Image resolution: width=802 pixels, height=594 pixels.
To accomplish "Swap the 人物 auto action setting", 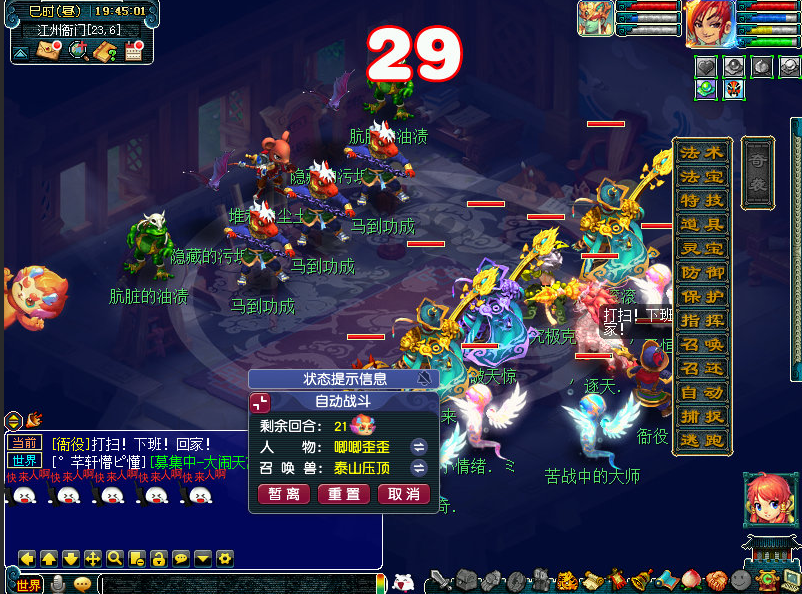I will tap(419, 446).
